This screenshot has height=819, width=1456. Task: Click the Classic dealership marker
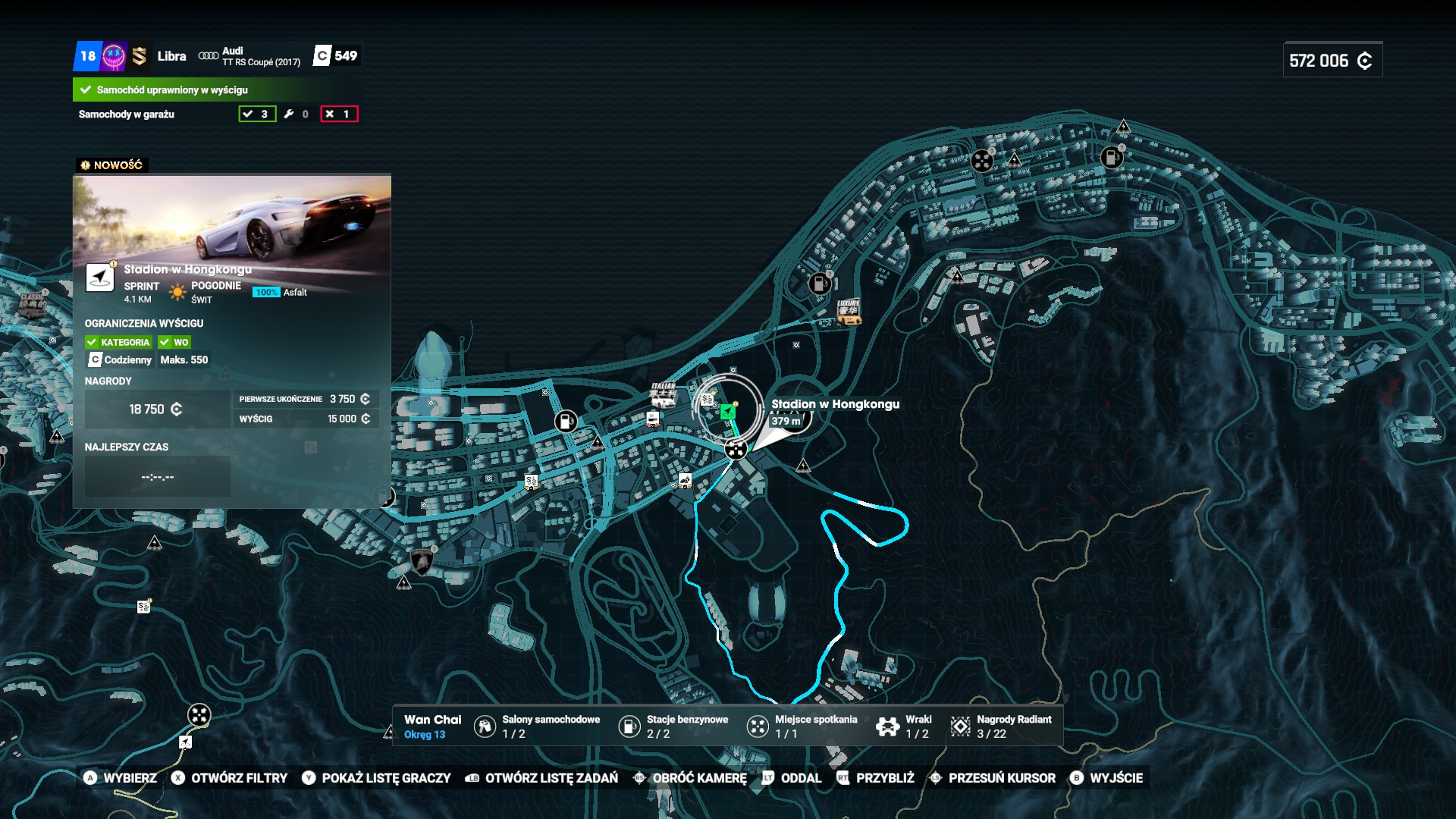(x=32, y=303)
